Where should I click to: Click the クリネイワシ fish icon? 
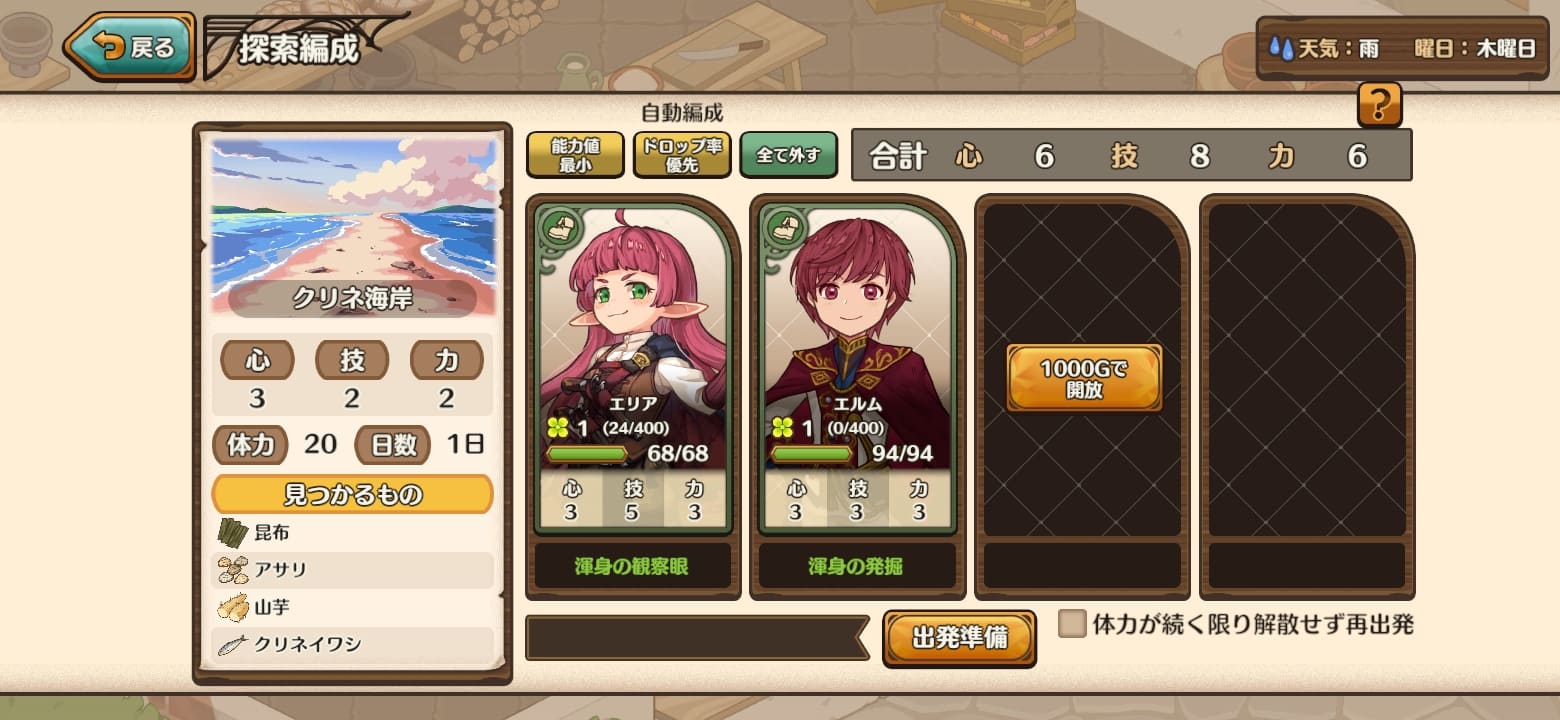[230, 646]
